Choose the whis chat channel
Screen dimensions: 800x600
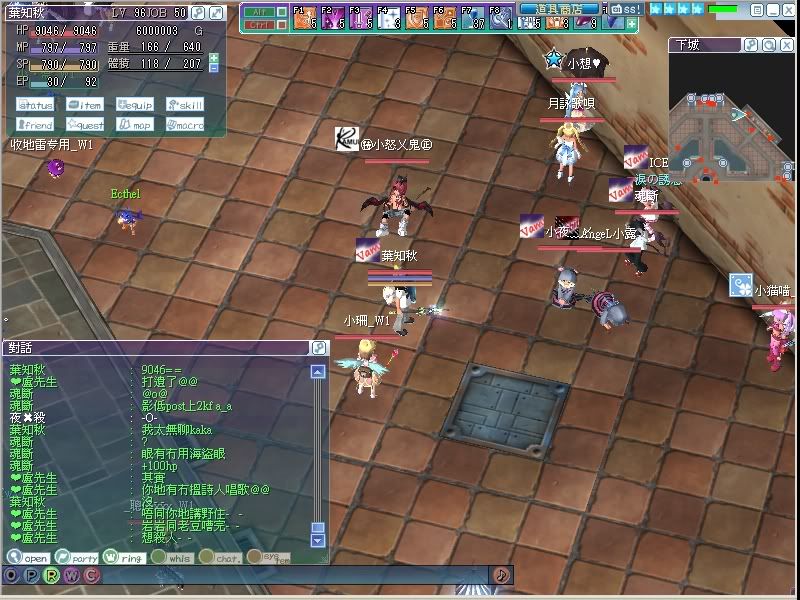pyautogui.click(x=172, y=557)
